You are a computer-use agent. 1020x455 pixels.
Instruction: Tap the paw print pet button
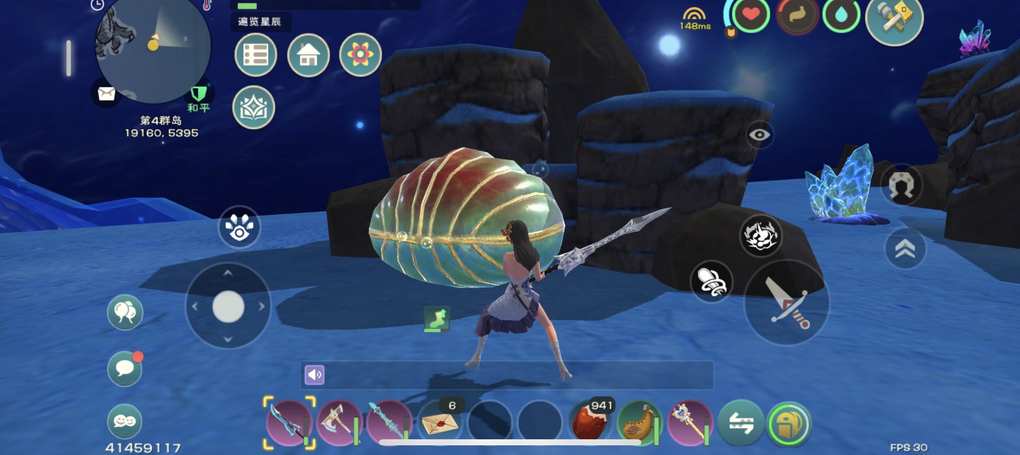239,228
